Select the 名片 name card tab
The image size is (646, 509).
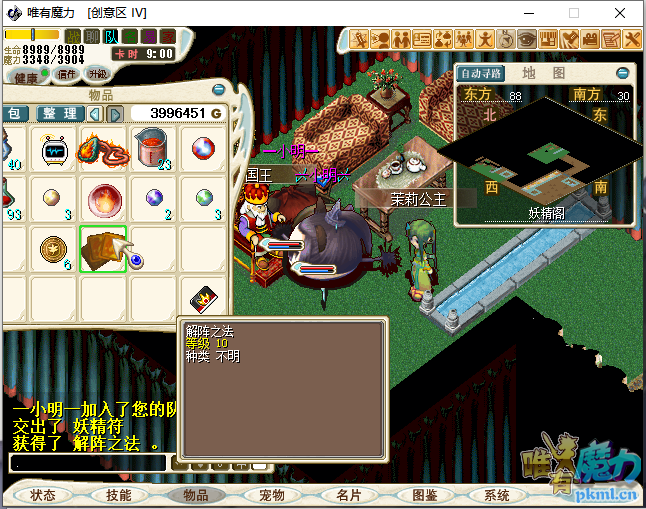point(349,495)
